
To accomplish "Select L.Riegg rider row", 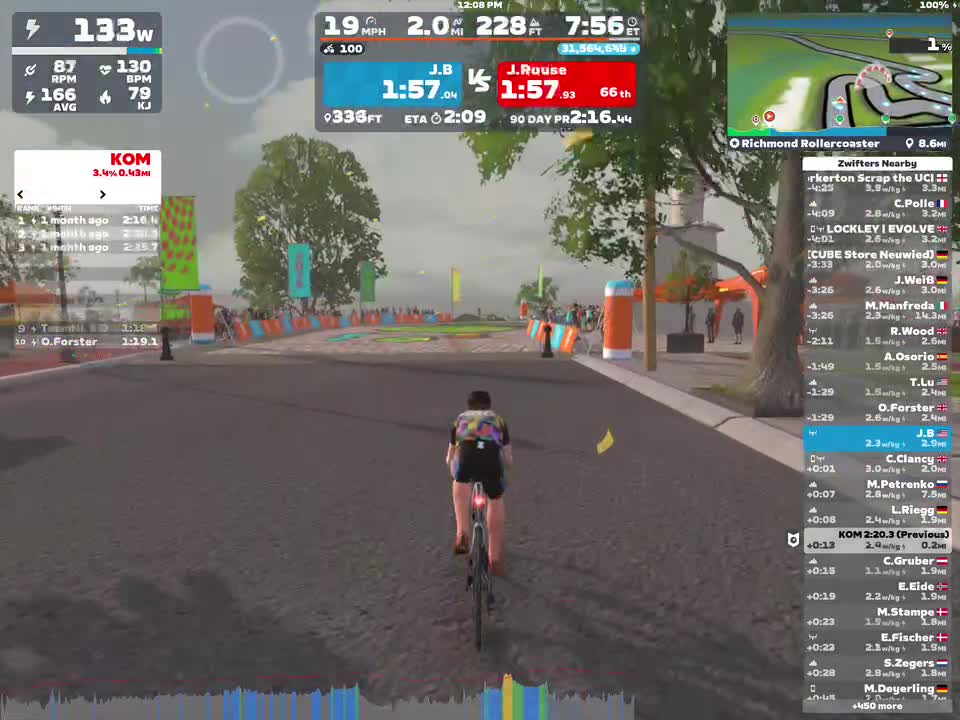I will tap(877, 514).
